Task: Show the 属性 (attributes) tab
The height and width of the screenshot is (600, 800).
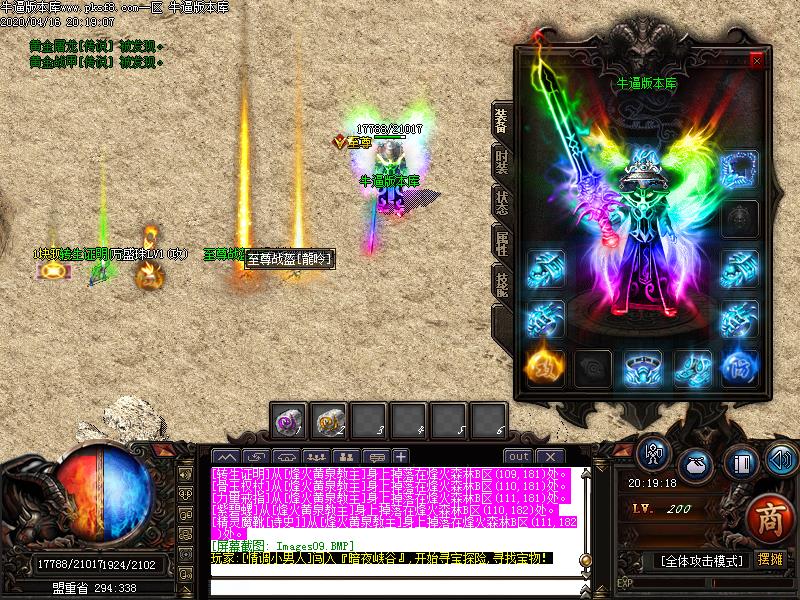Action: coord(501,241)
